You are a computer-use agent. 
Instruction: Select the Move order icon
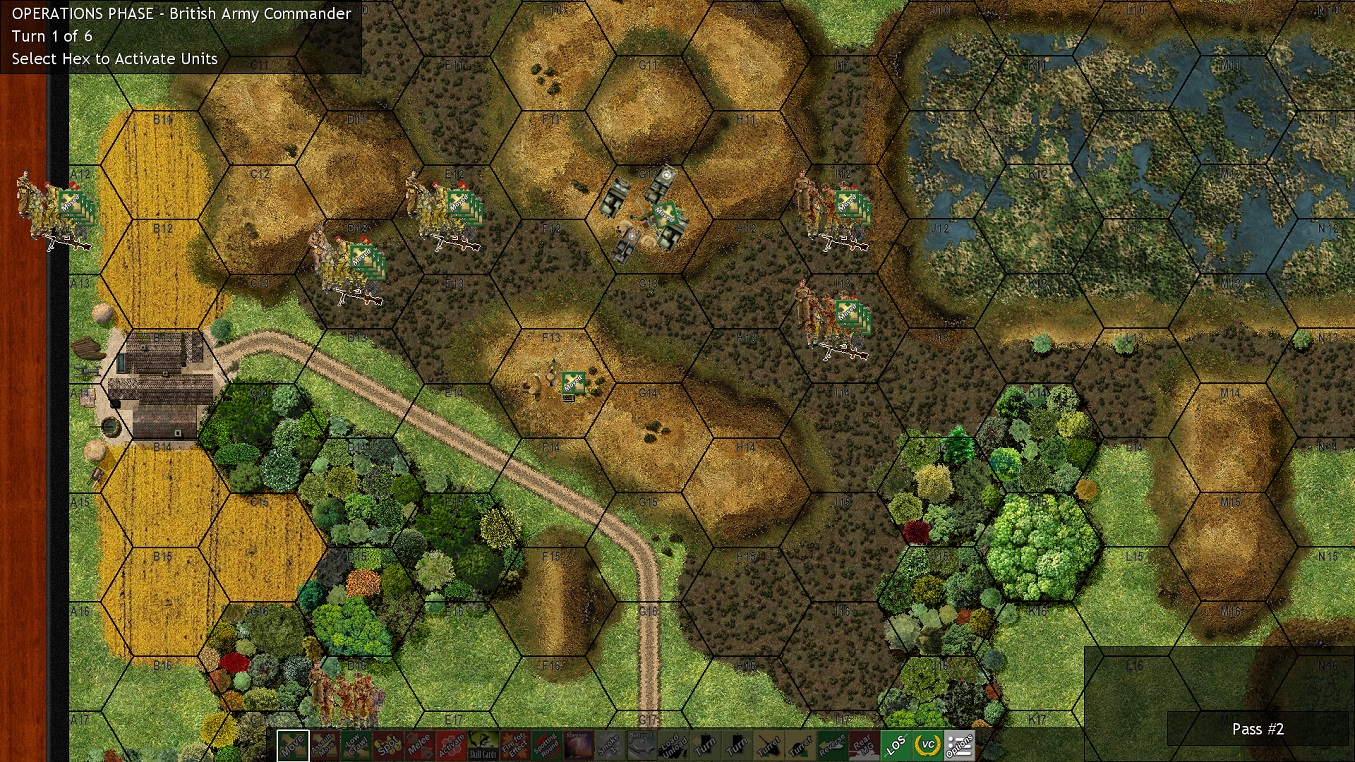[x=293, y=745]
